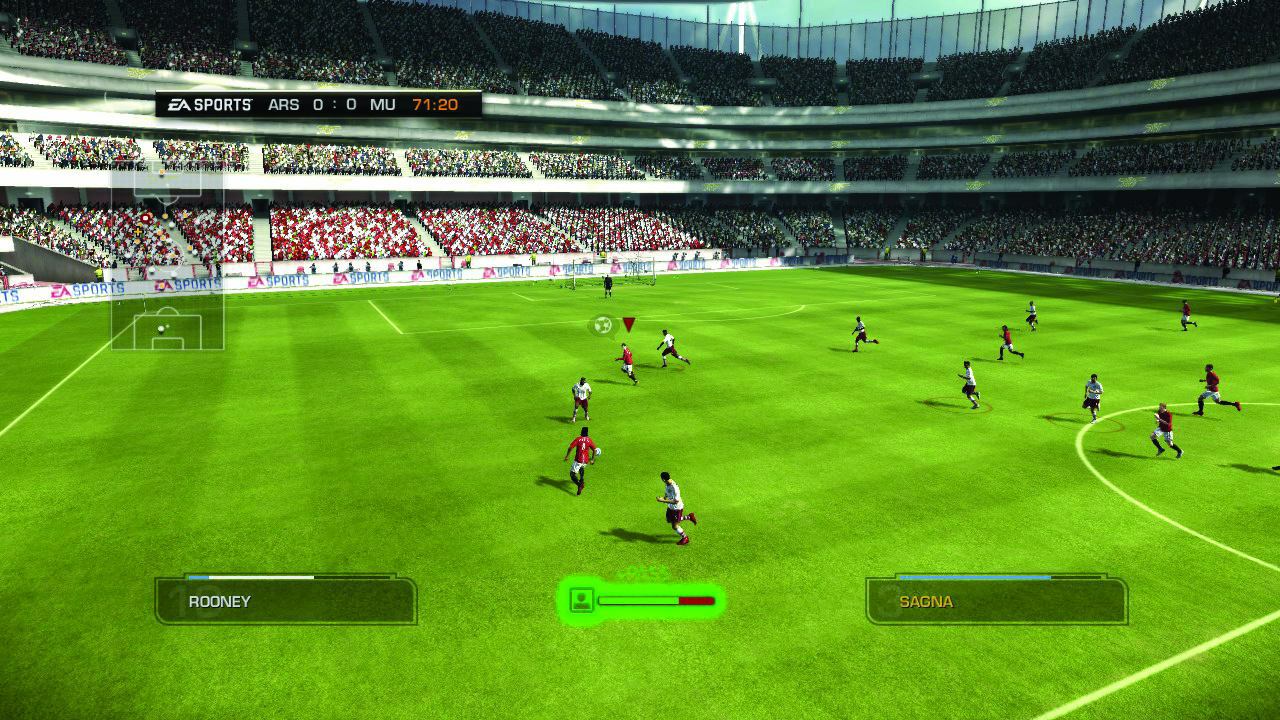Click the yellow cross marker on the mini-map
This screenshot has height=720, width=1280.
138,230
